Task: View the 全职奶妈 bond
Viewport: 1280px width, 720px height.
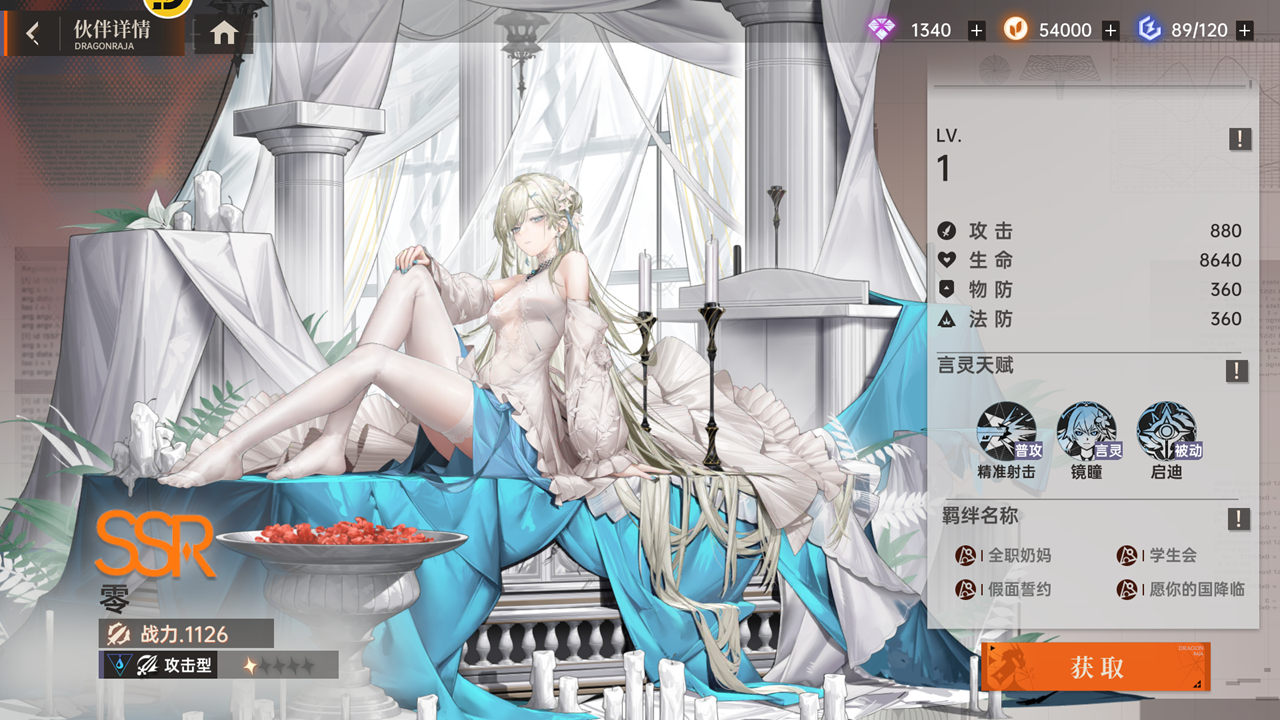Action: pos(1005,555)
